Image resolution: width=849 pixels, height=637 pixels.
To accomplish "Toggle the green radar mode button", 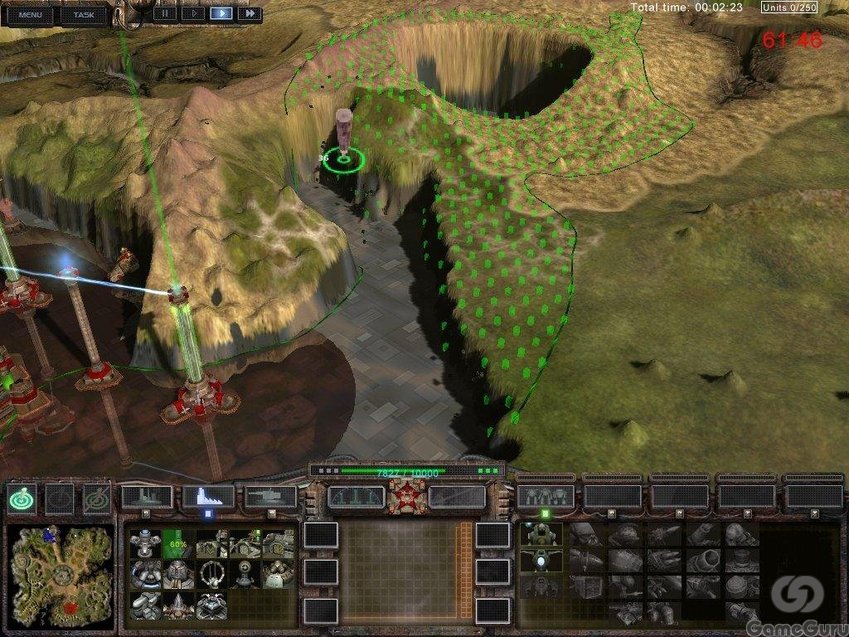I will (x=21, y=497).
